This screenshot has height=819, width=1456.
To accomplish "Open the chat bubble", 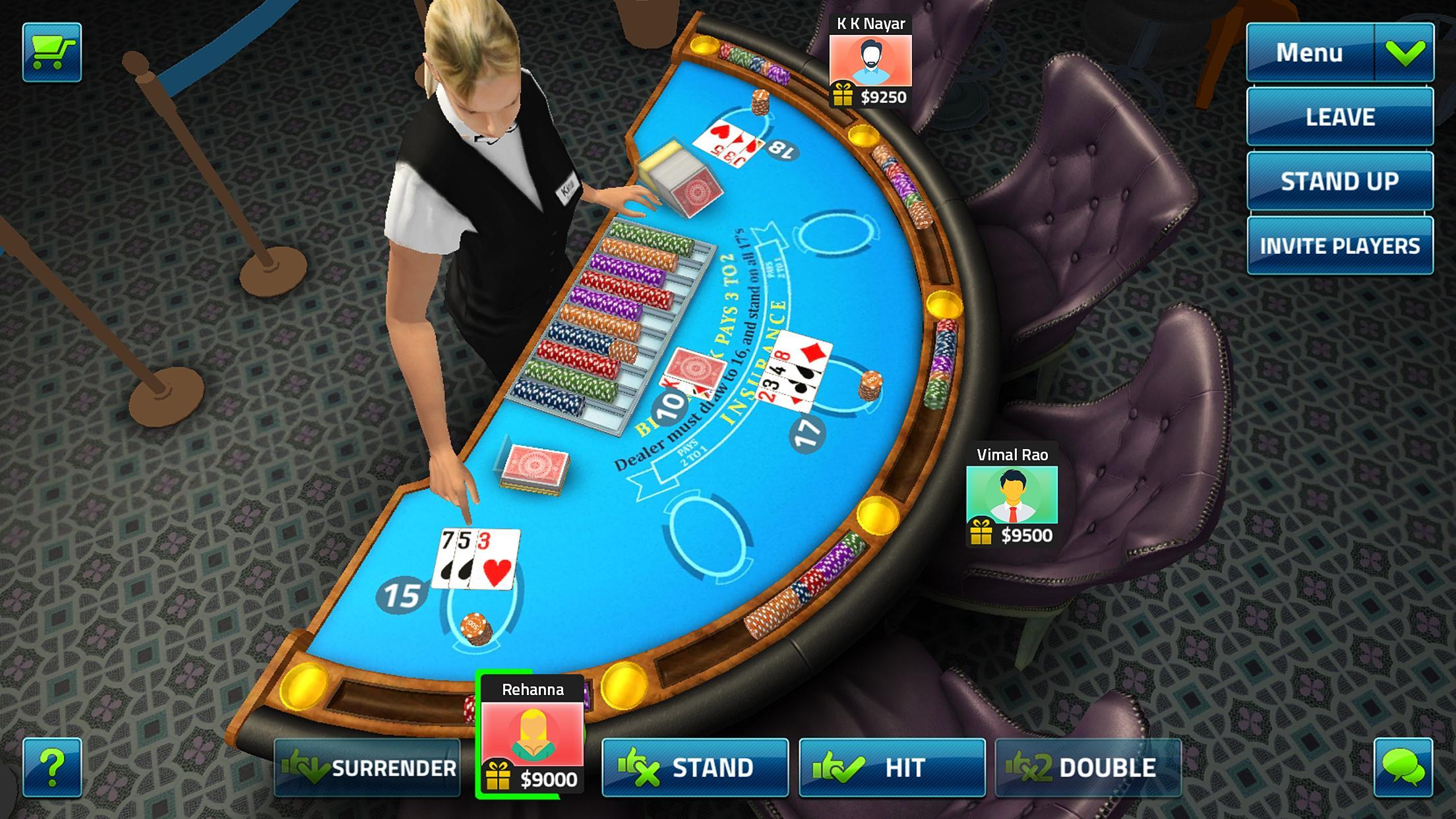I will (1403, 767).
